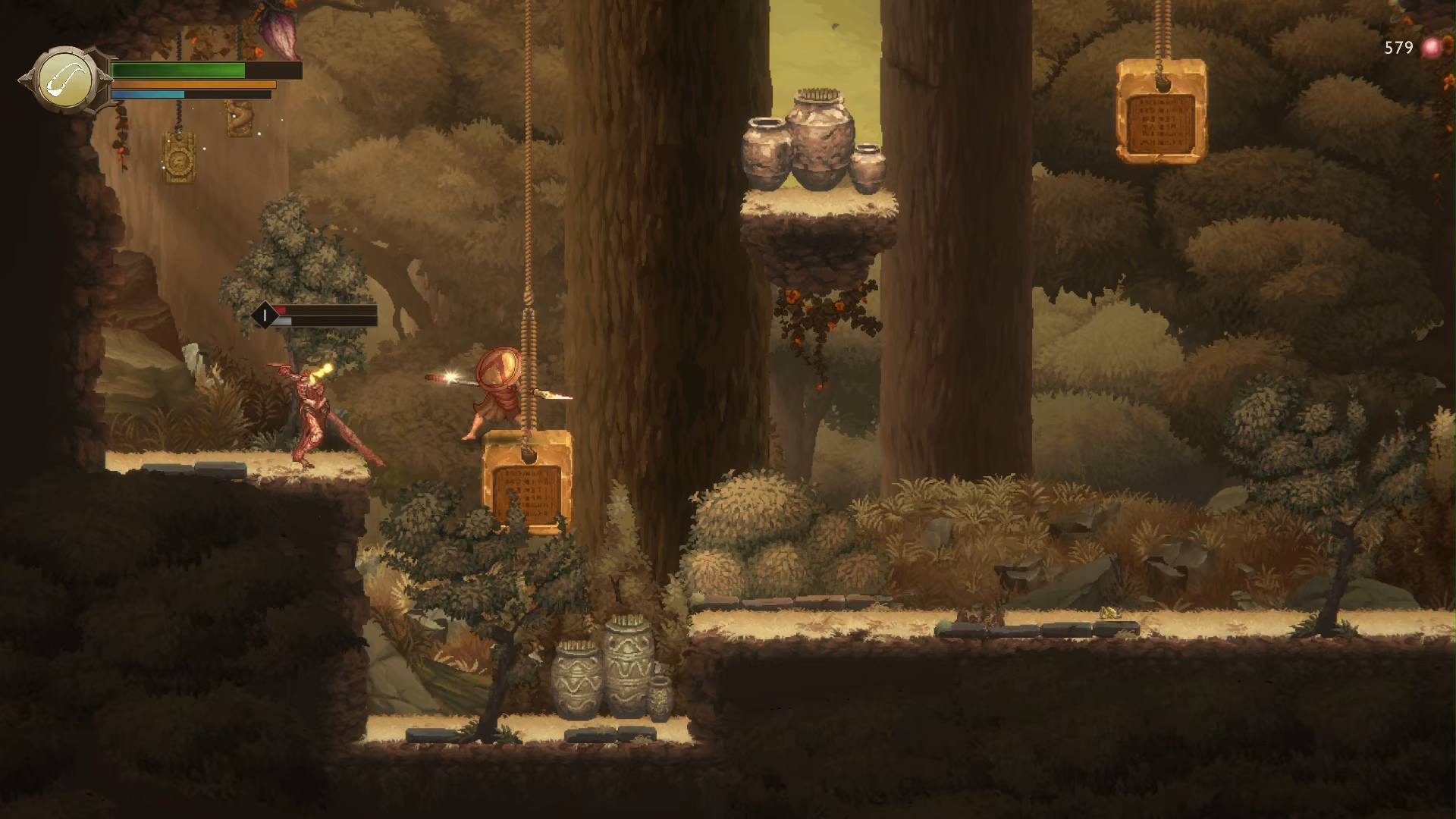Select the pink currency orb icon
This screenshot has height=819, width=1456.
[1431, 49]
